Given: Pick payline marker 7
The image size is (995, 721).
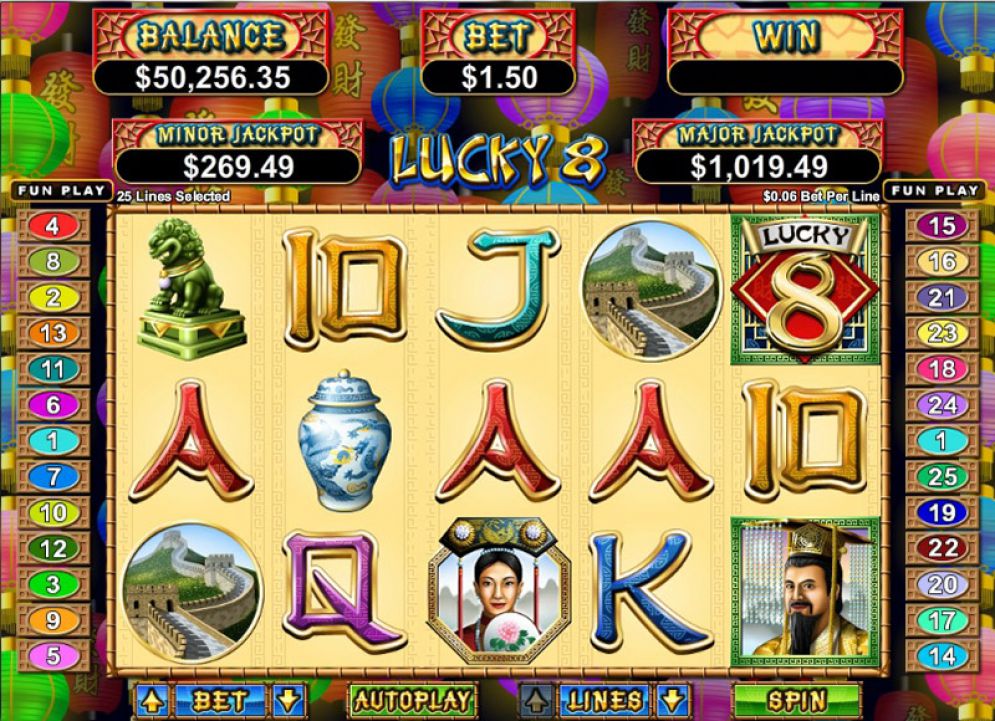Looking at the screenshot, I should point(53,477).
